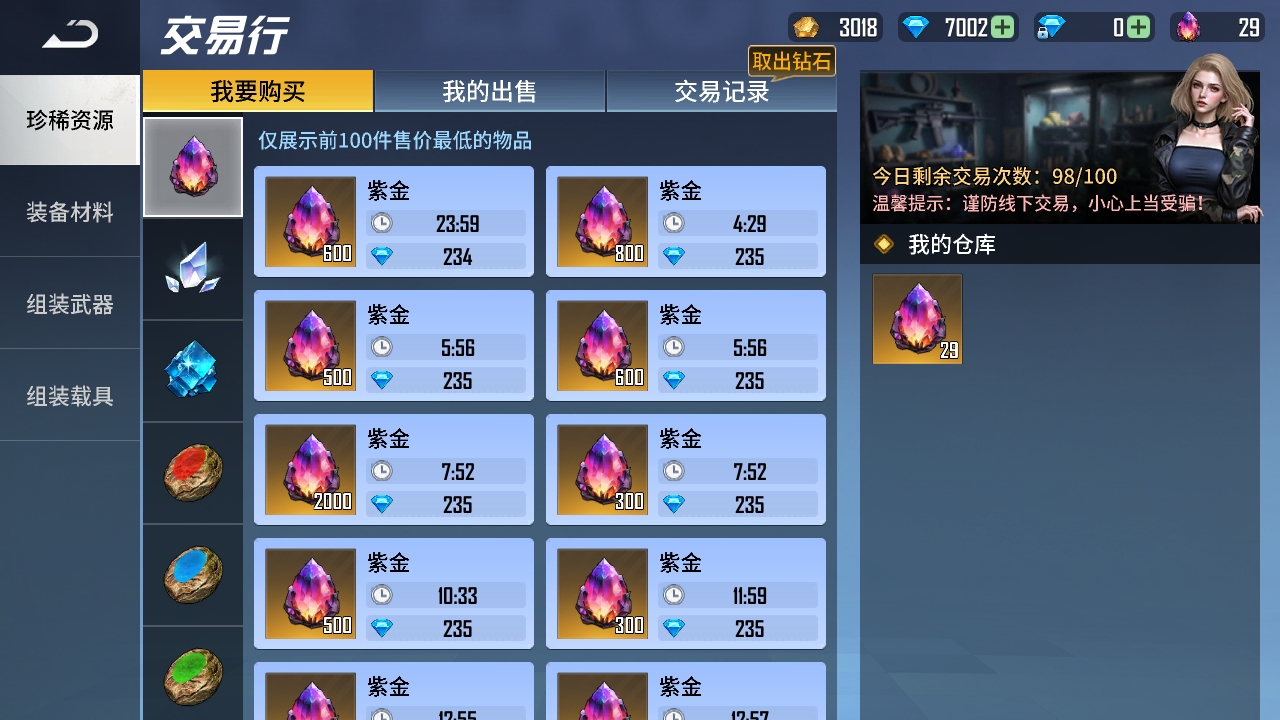Select the 紫金 item in 我的仓库

coord(916,319)
